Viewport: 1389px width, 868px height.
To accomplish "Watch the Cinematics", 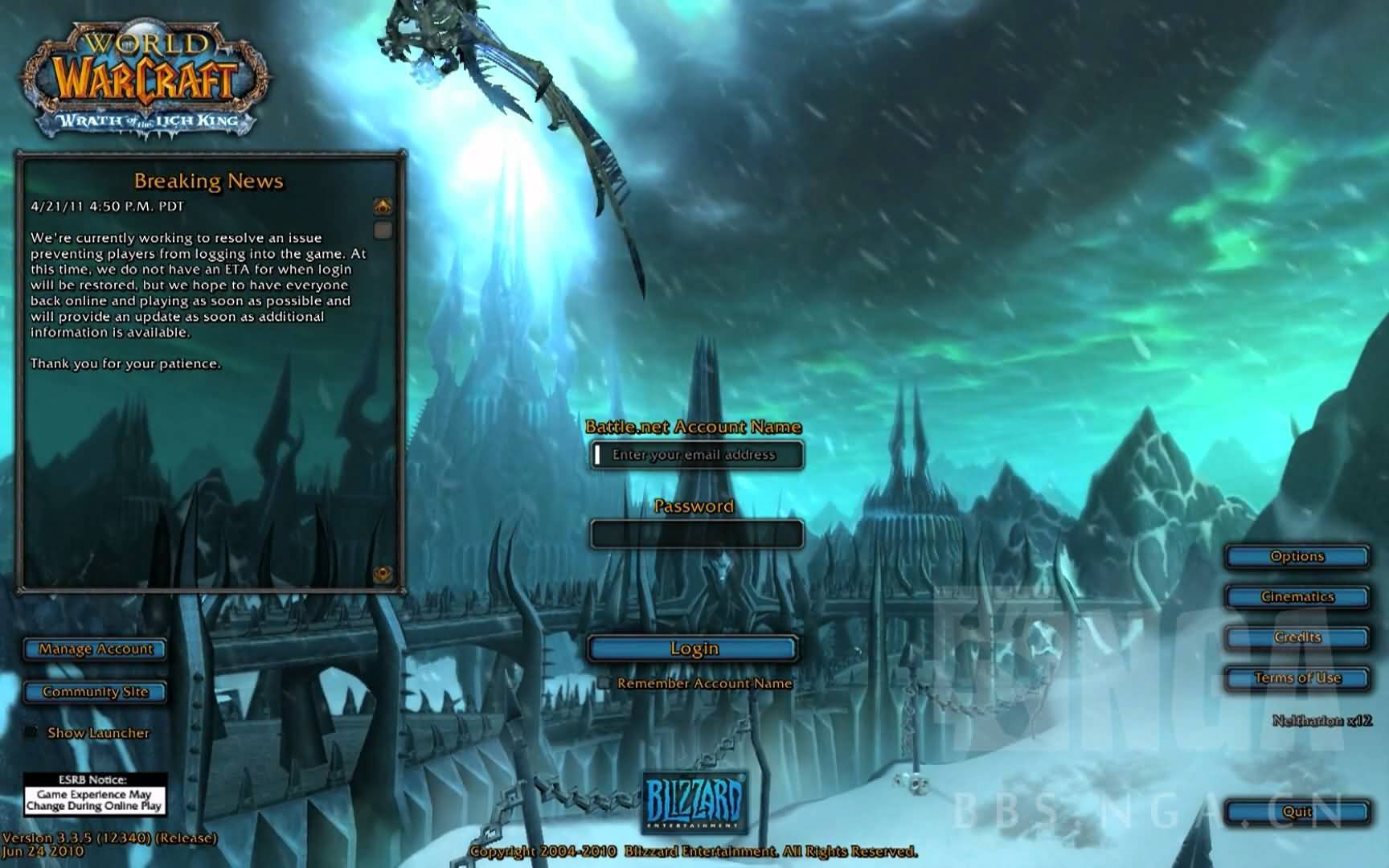I will [x=1297, y=596].
